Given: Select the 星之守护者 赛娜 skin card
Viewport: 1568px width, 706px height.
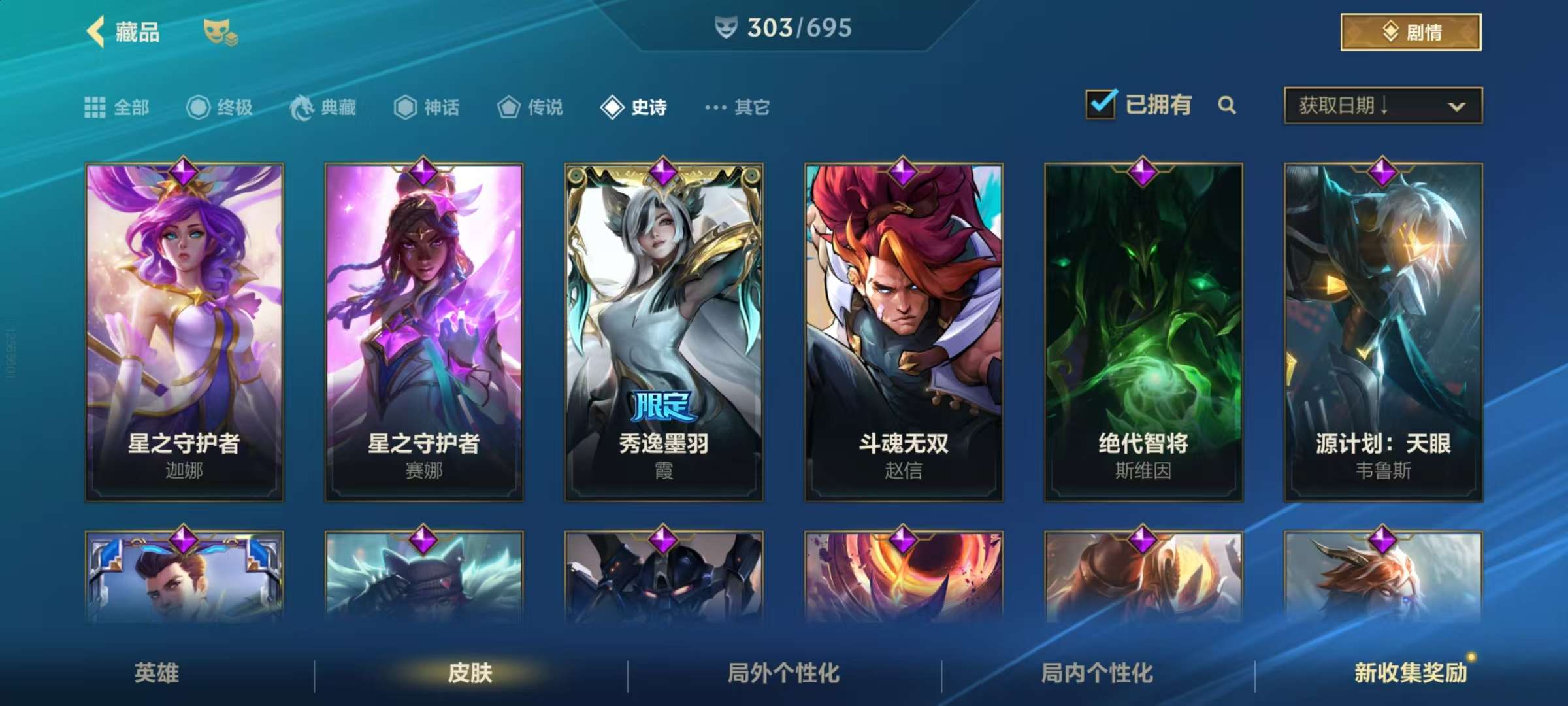Looking at the screenshot, I should 424,332.
